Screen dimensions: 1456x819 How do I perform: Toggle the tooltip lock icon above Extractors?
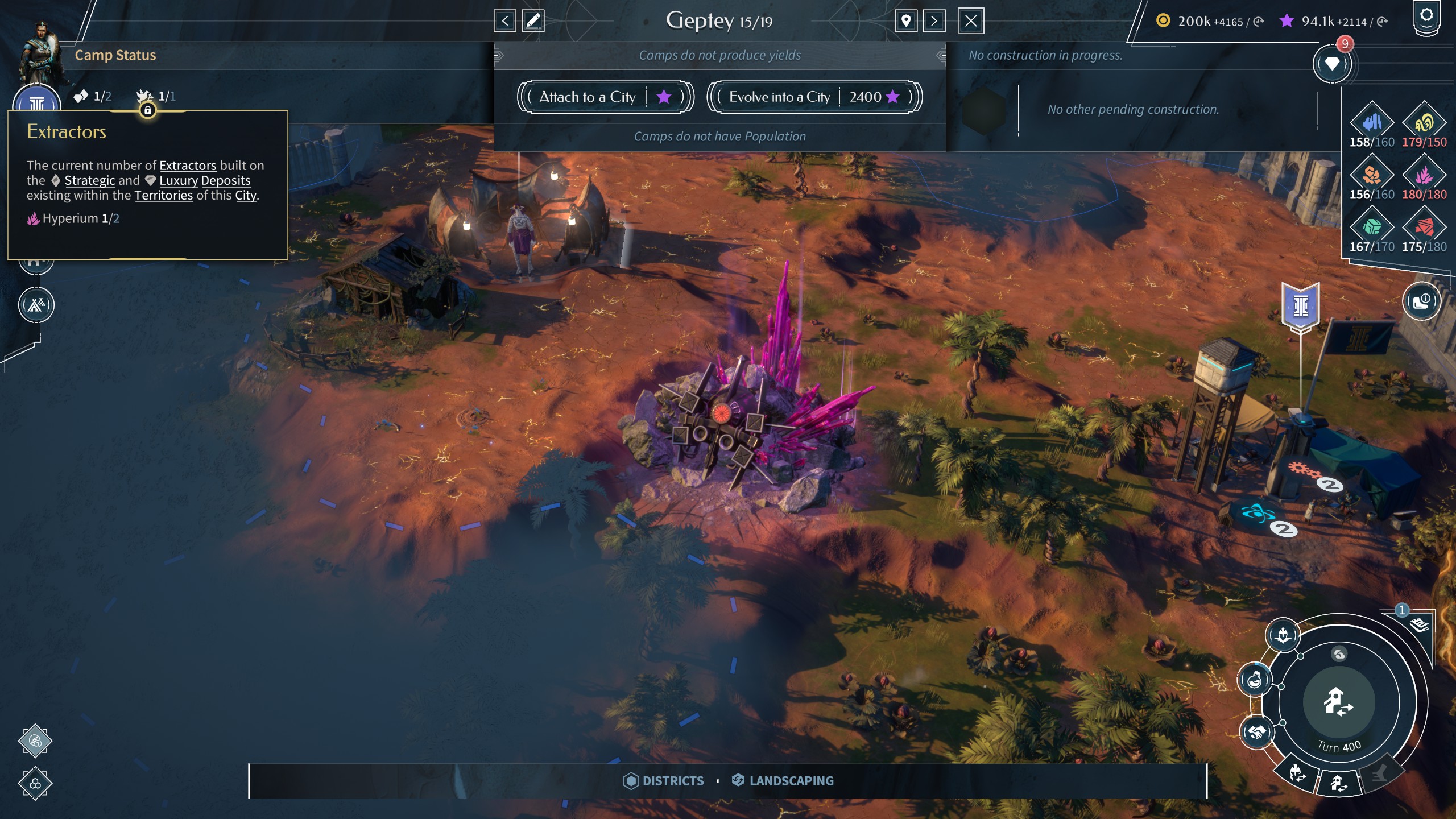149,110
